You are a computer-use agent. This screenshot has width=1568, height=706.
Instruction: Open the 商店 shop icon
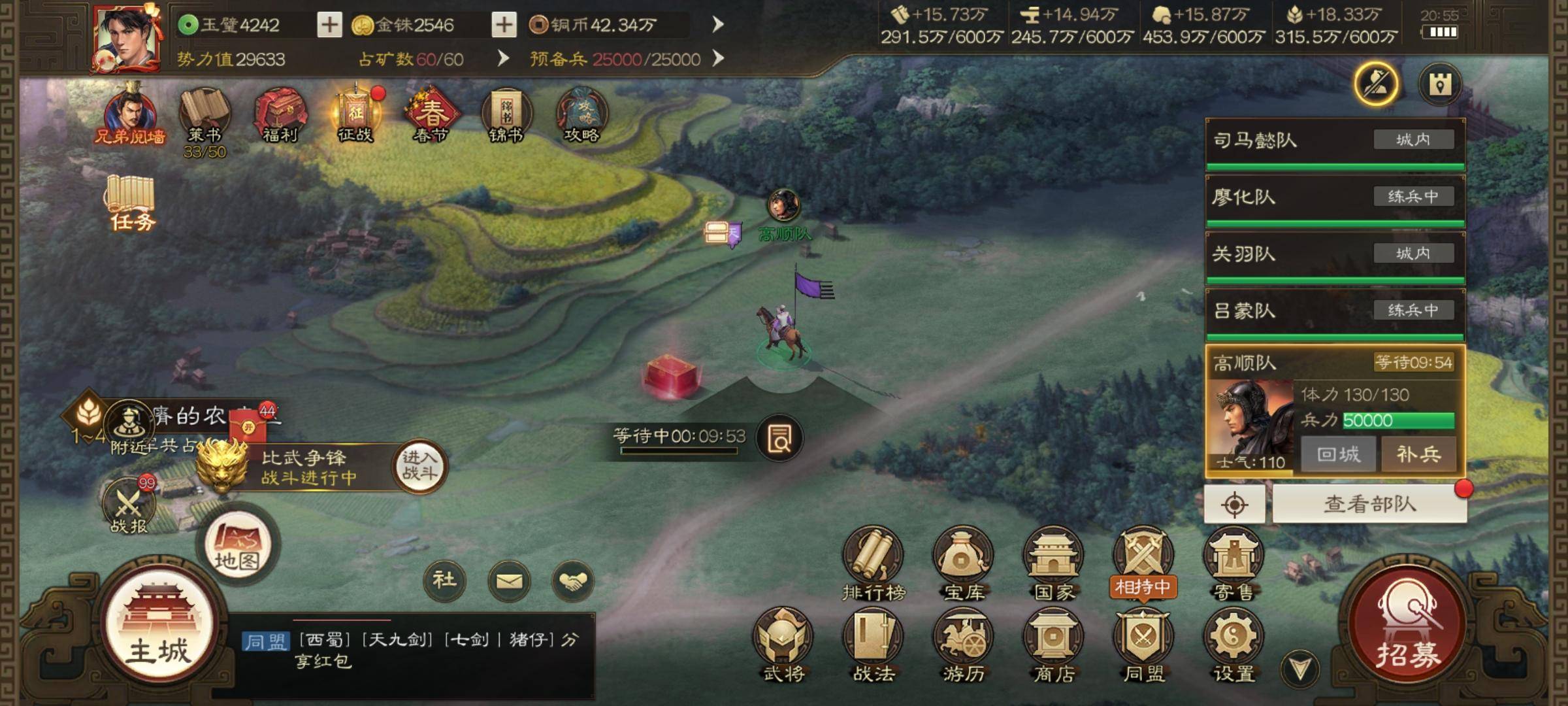pyautogui.click(x=1053, y=644)
